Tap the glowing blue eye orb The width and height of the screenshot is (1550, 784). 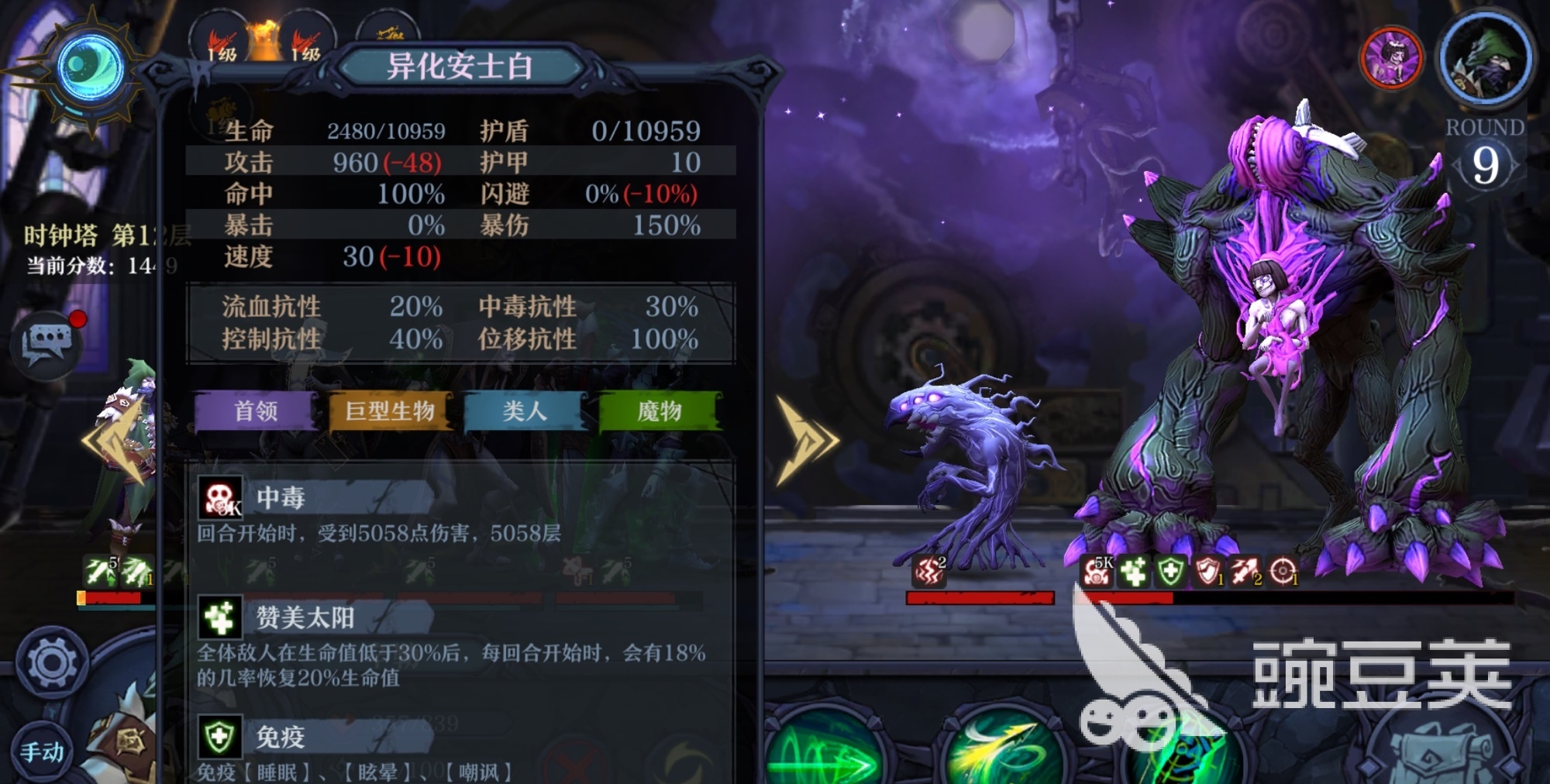91,68
